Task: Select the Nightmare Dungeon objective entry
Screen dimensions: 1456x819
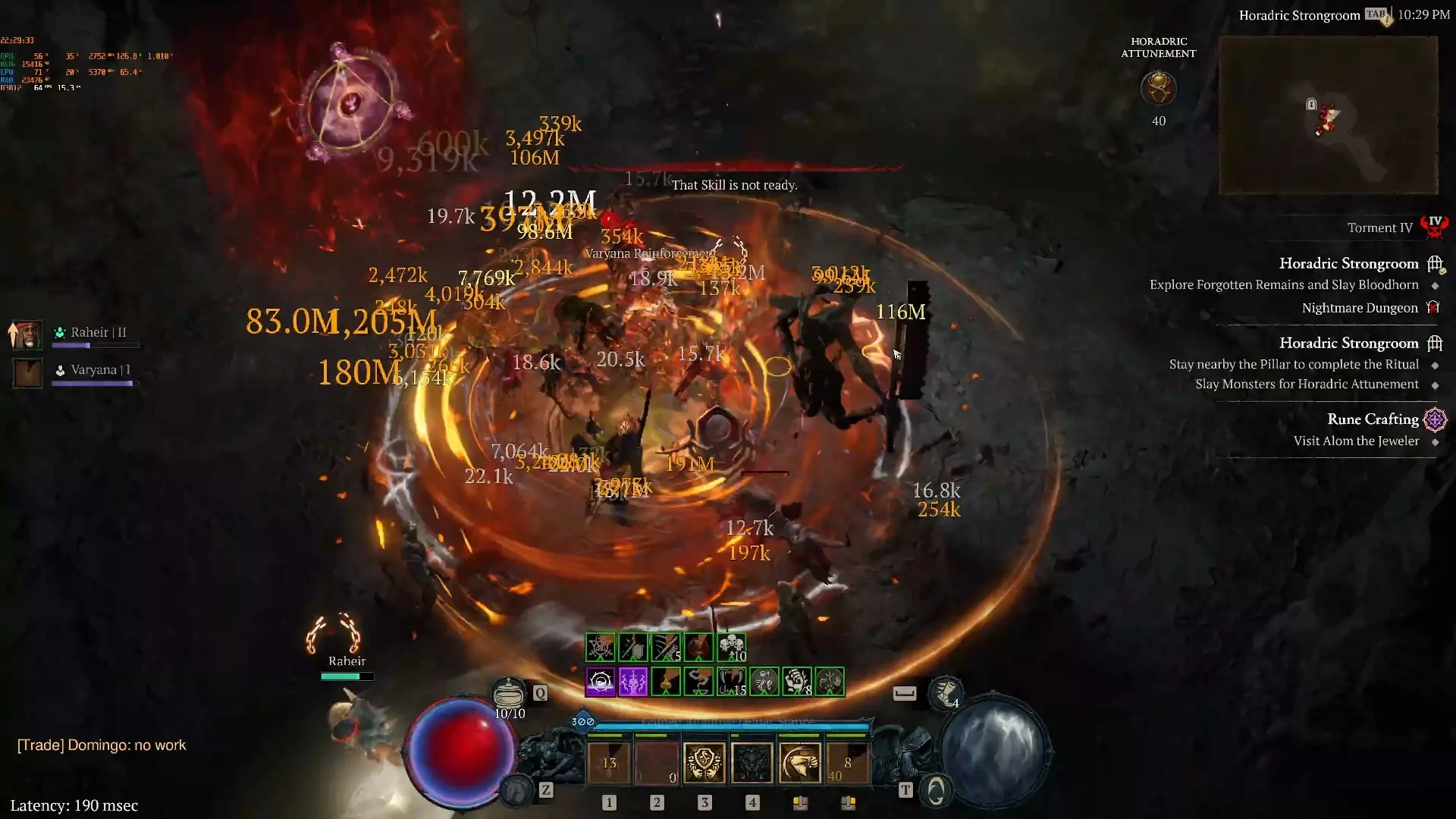Action: pyautogui.click(x=1360, y=308)
